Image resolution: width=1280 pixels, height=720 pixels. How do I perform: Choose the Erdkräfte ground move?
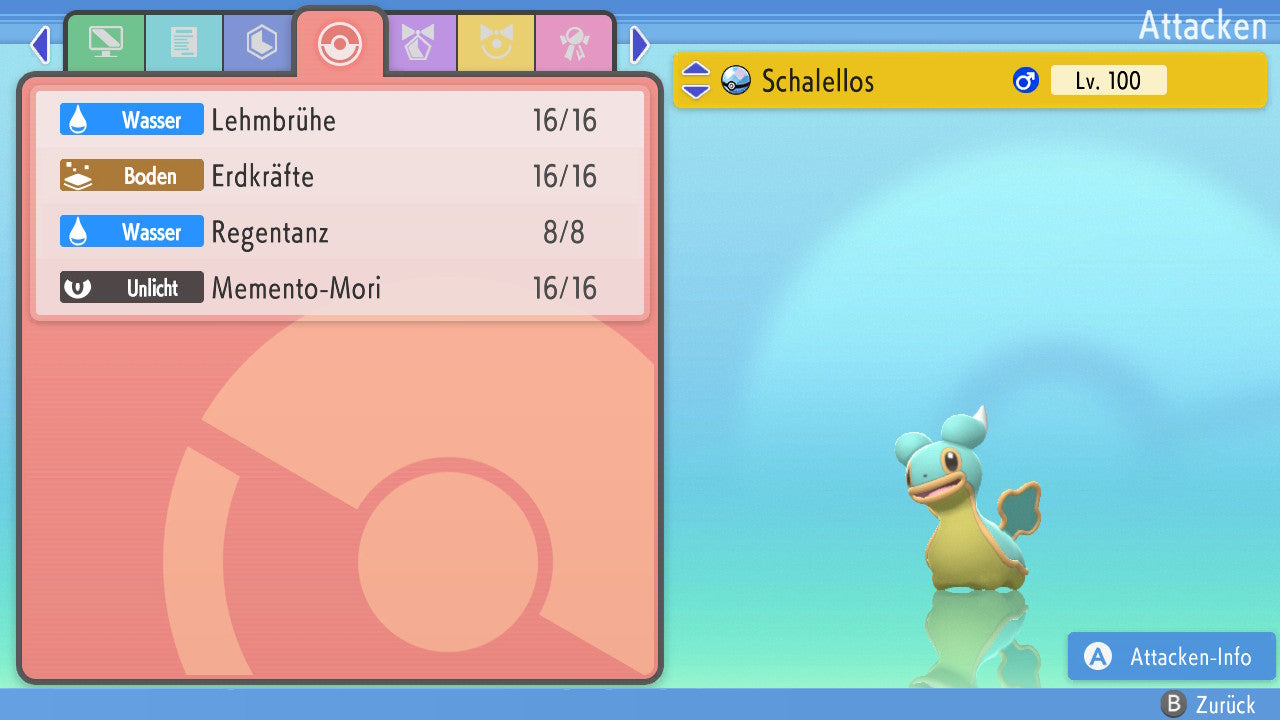[x=340, y=177]
